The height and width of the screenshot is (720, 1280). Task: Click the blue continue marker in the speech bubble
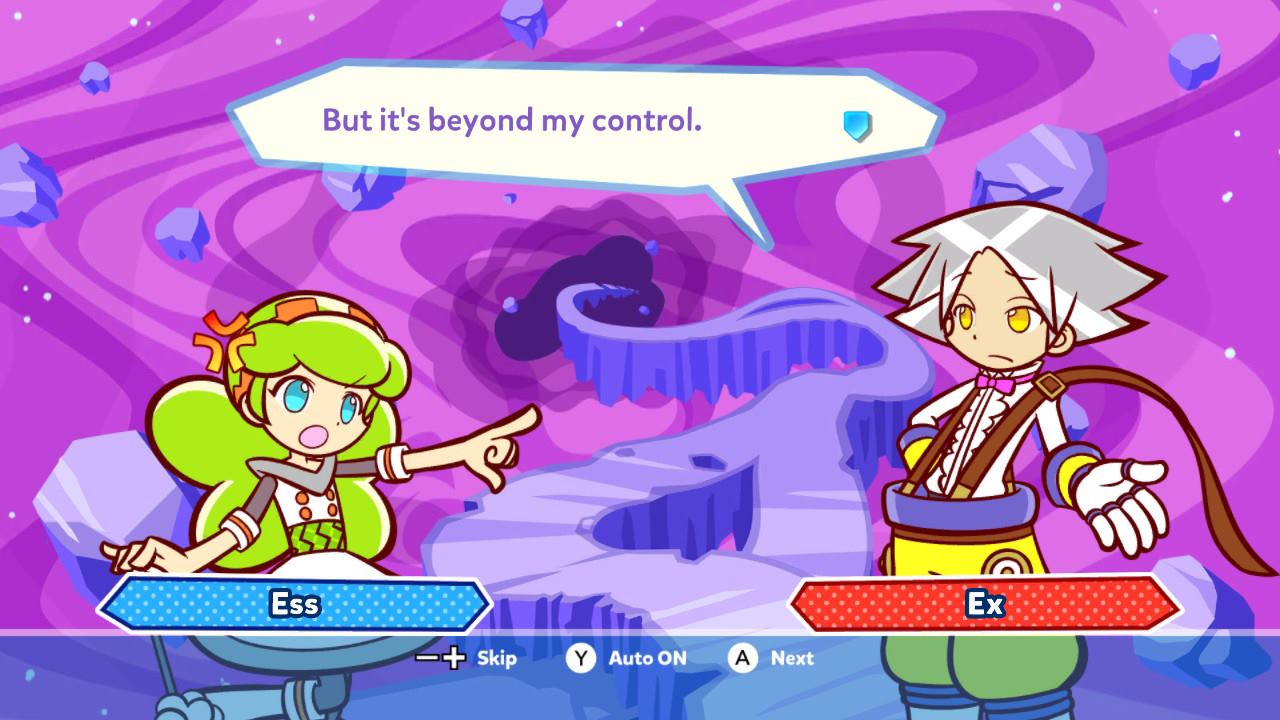[857, 125]
